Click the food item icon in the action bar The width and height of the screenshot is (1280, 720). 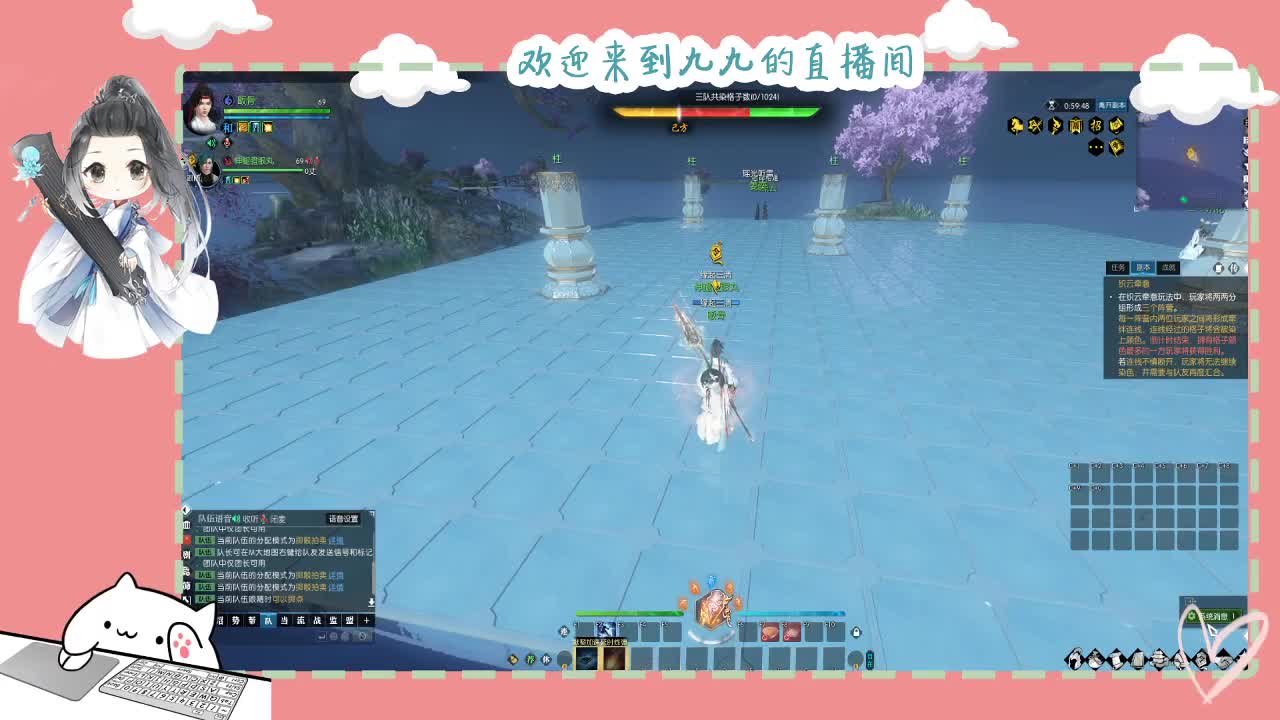[x=770, y=632]
